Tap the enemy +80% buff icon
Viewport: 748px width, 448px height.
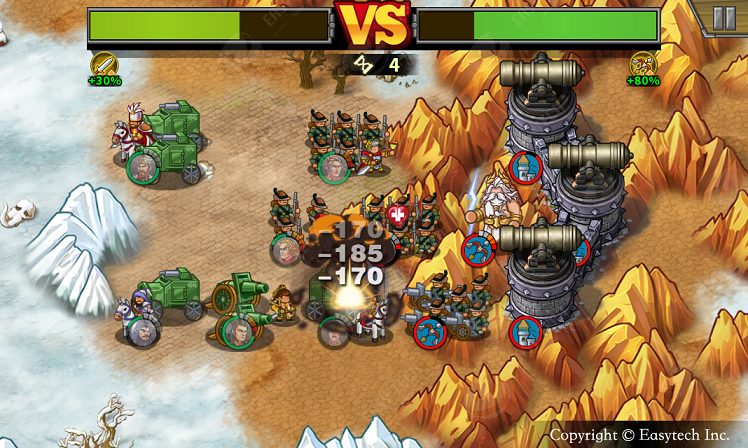coord(643,64)
